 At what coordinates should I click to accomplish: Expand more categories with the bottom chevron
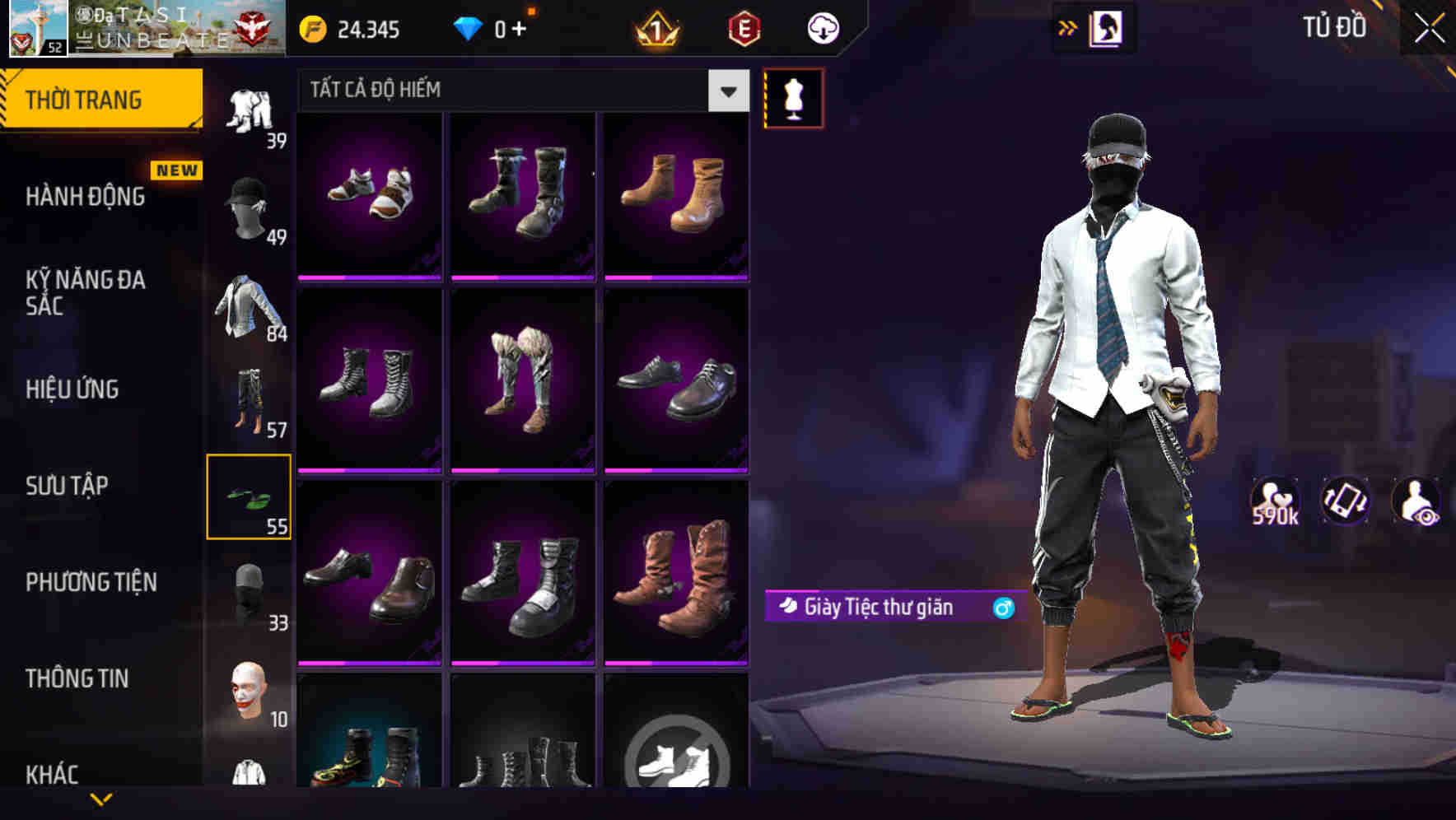(100, 797)
